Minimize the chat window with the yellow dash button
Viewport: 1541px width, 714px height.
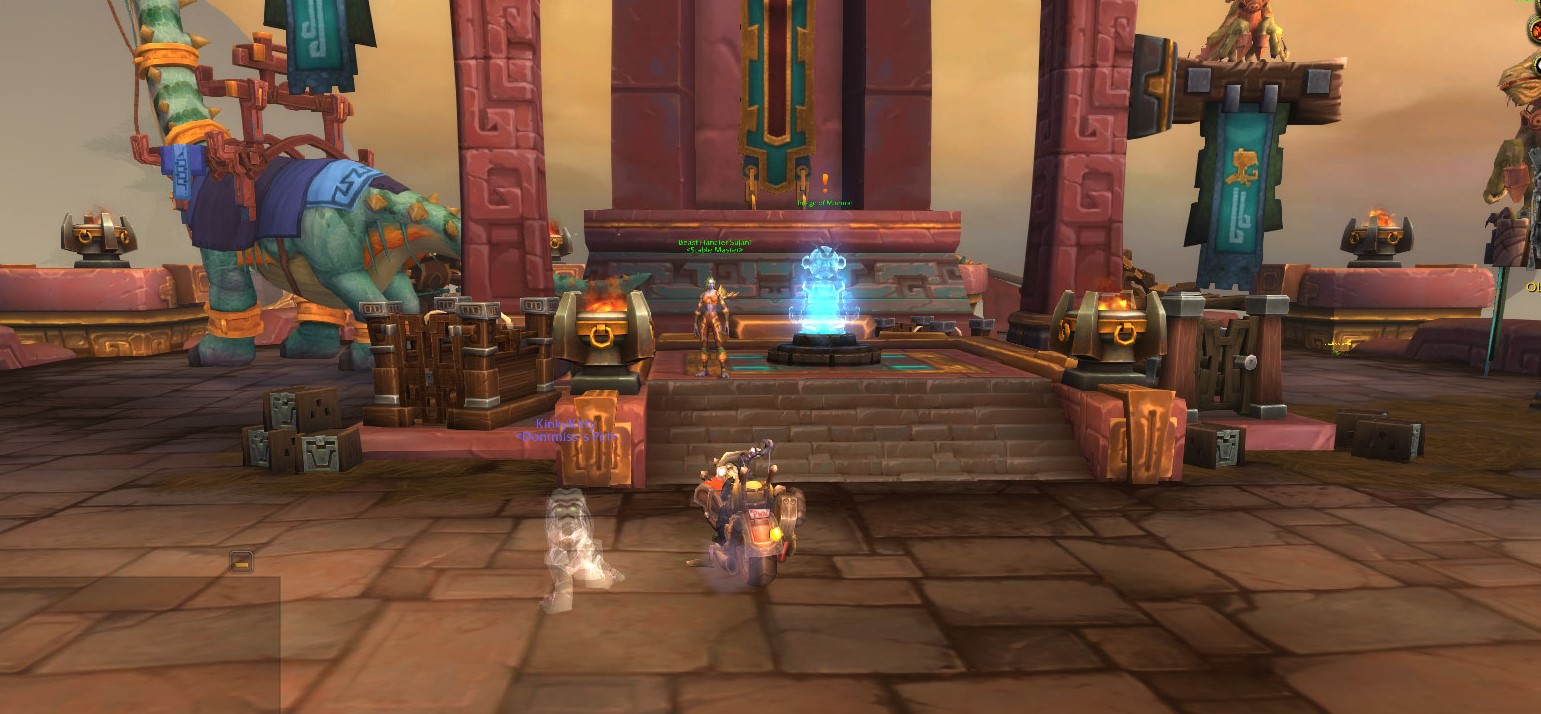tap(241, 562)
